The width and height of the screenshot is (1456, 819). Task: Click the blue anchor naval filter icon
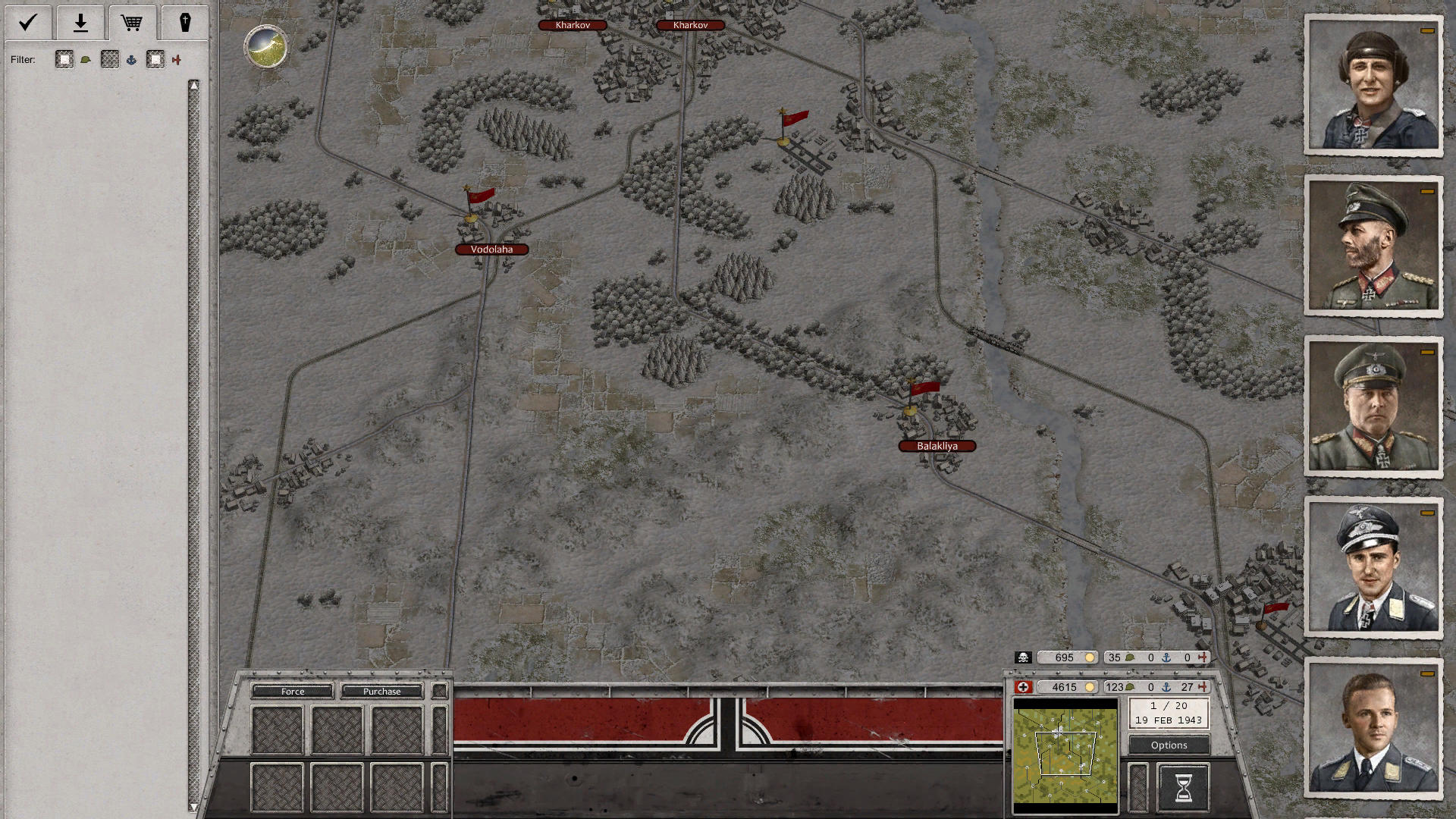coord(133,59)
